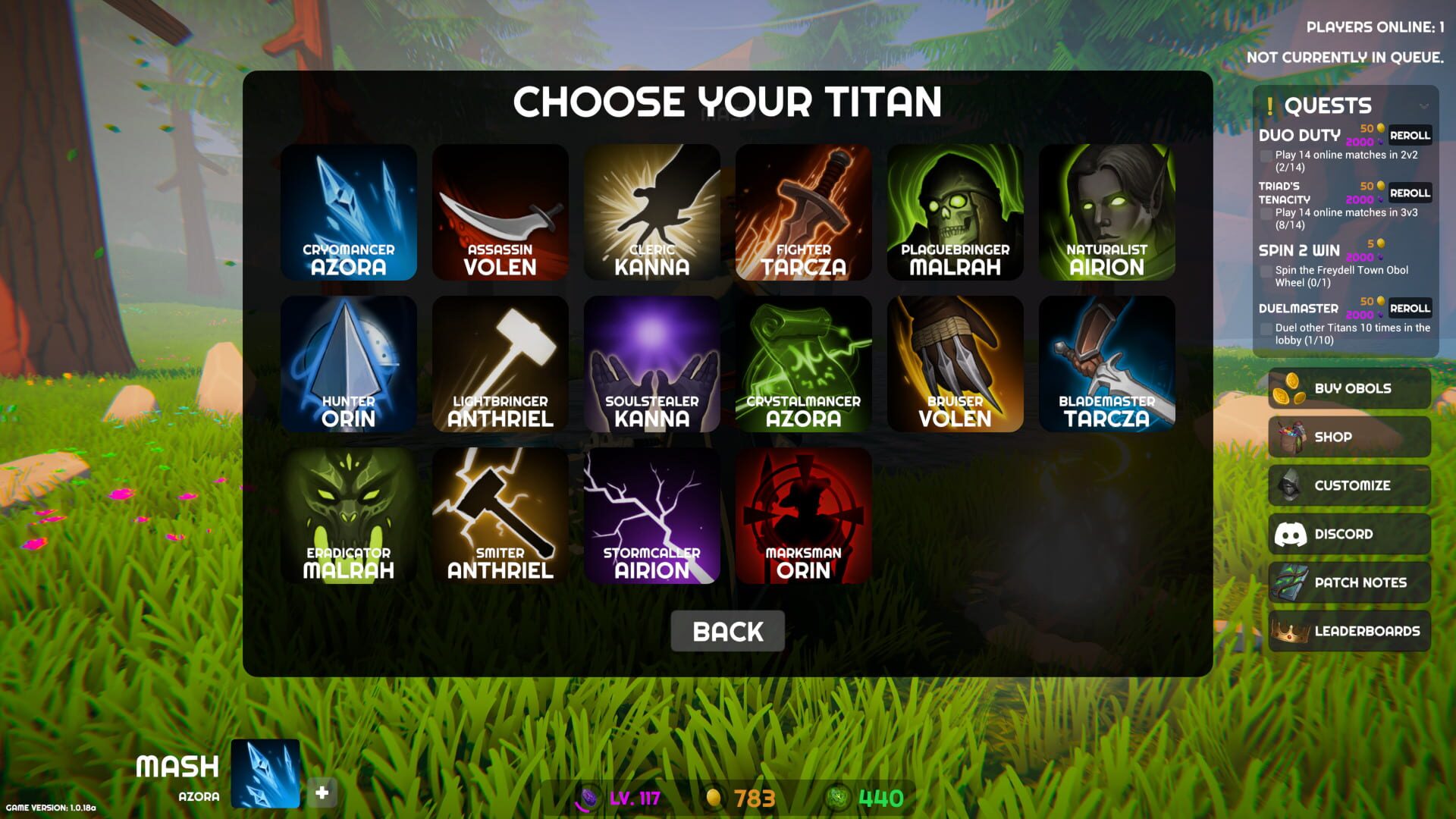The width and height of the screenshot is (1456, 819).
Task: Reroll the Duo Duty quest
Action: [1410, 136]
